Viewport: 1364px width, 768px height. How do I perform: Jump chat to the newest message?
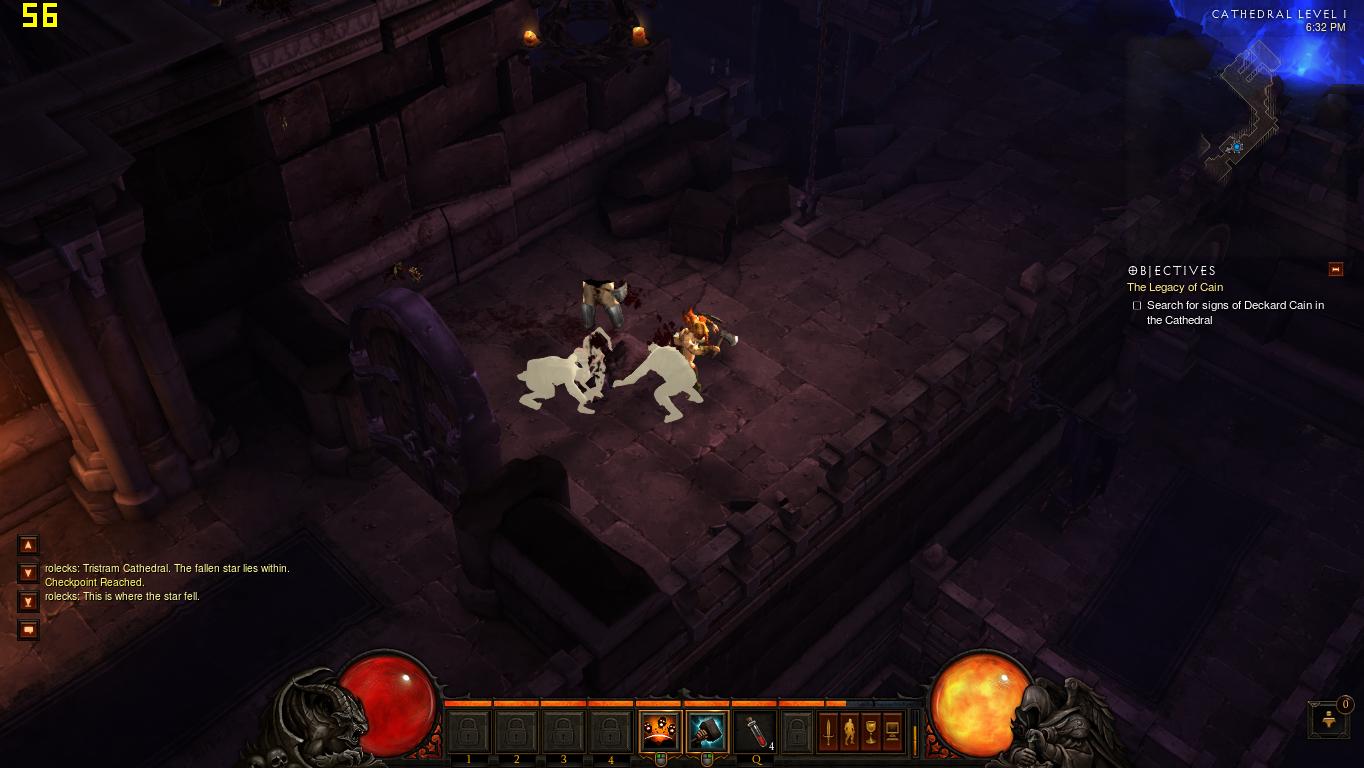[28, 602]
